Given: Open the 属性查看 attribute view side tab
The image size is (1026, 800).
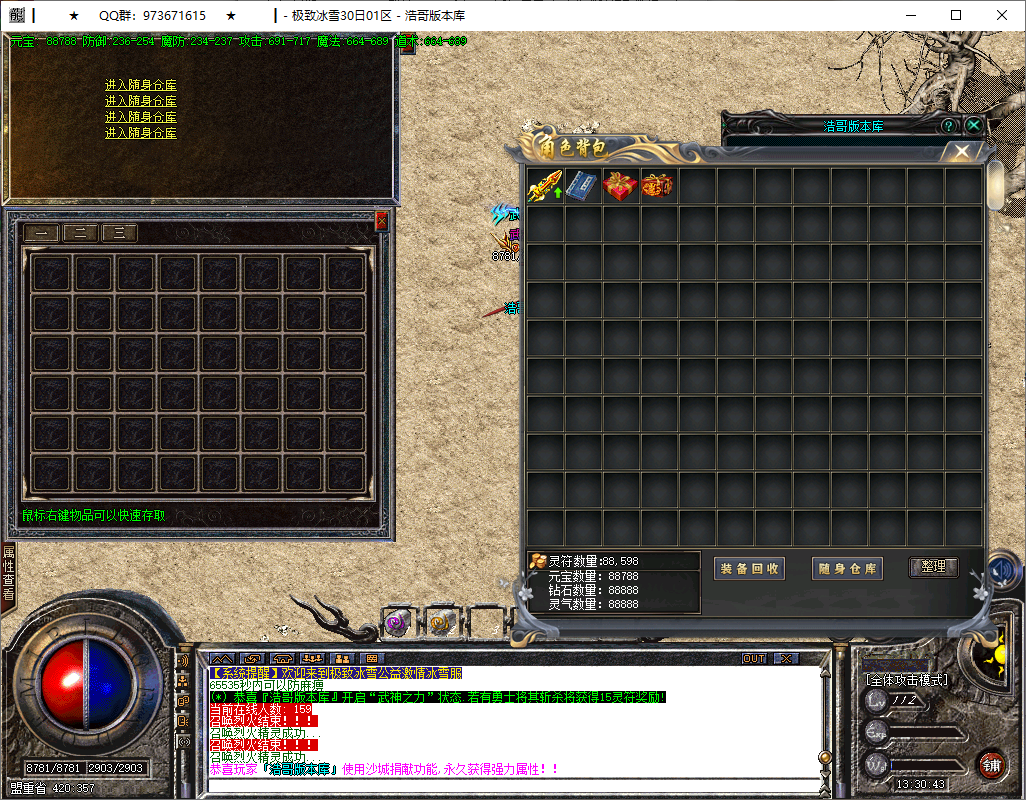Looking at the screenshot, I should tap(8, 573).
